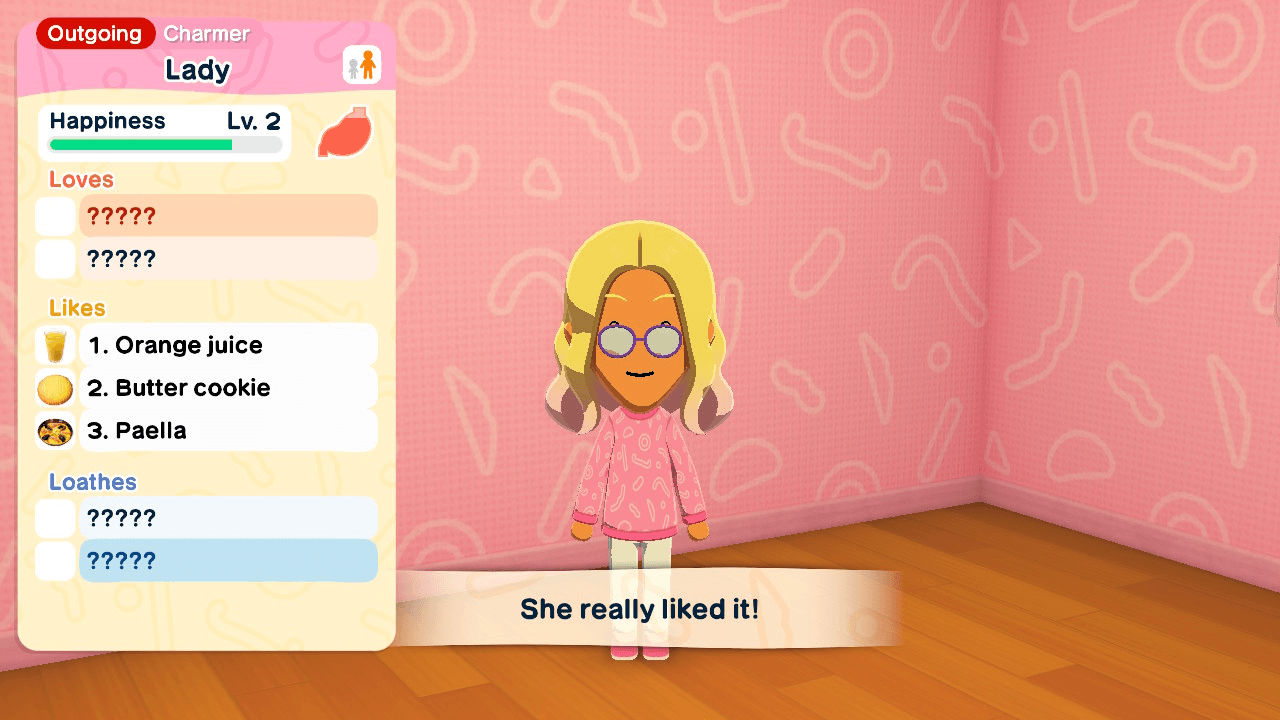Open the stomach fullness icon beside Happiness
This screenshot has width=1280, height=720.
coord(344,133)
